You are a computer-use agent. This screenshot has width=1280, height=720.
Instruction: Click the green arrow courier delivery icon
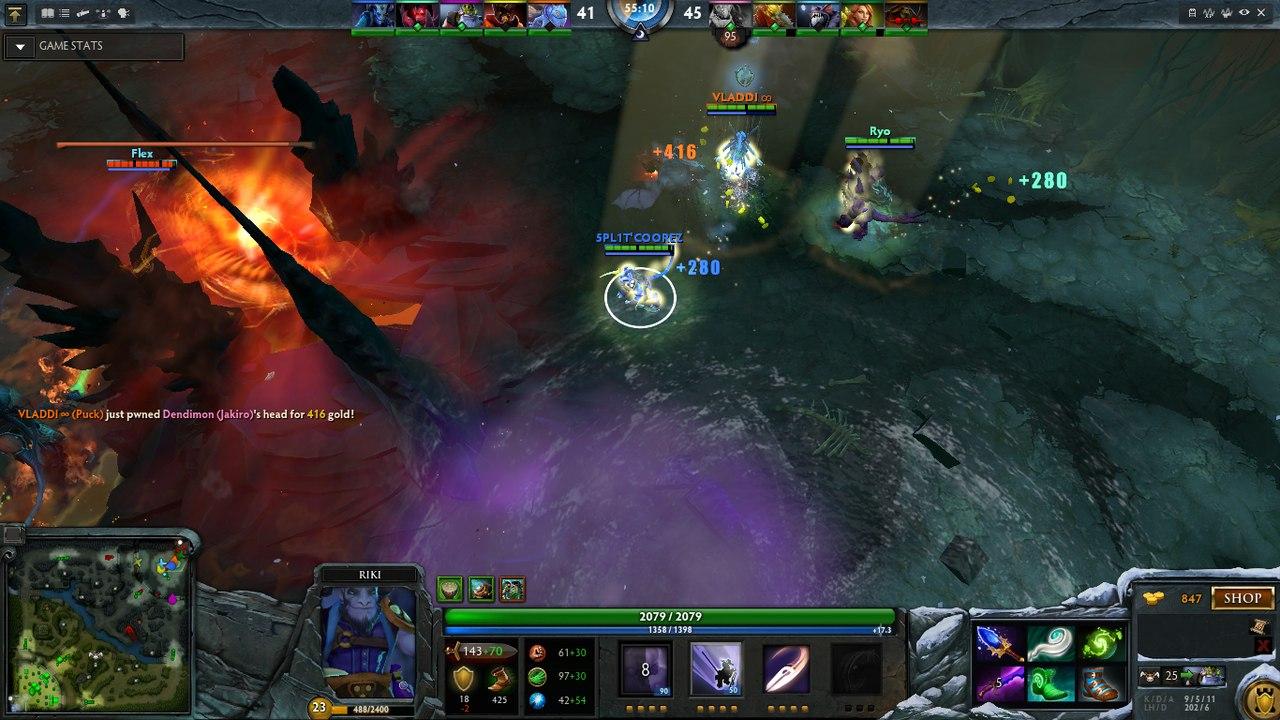(1187, 675)
